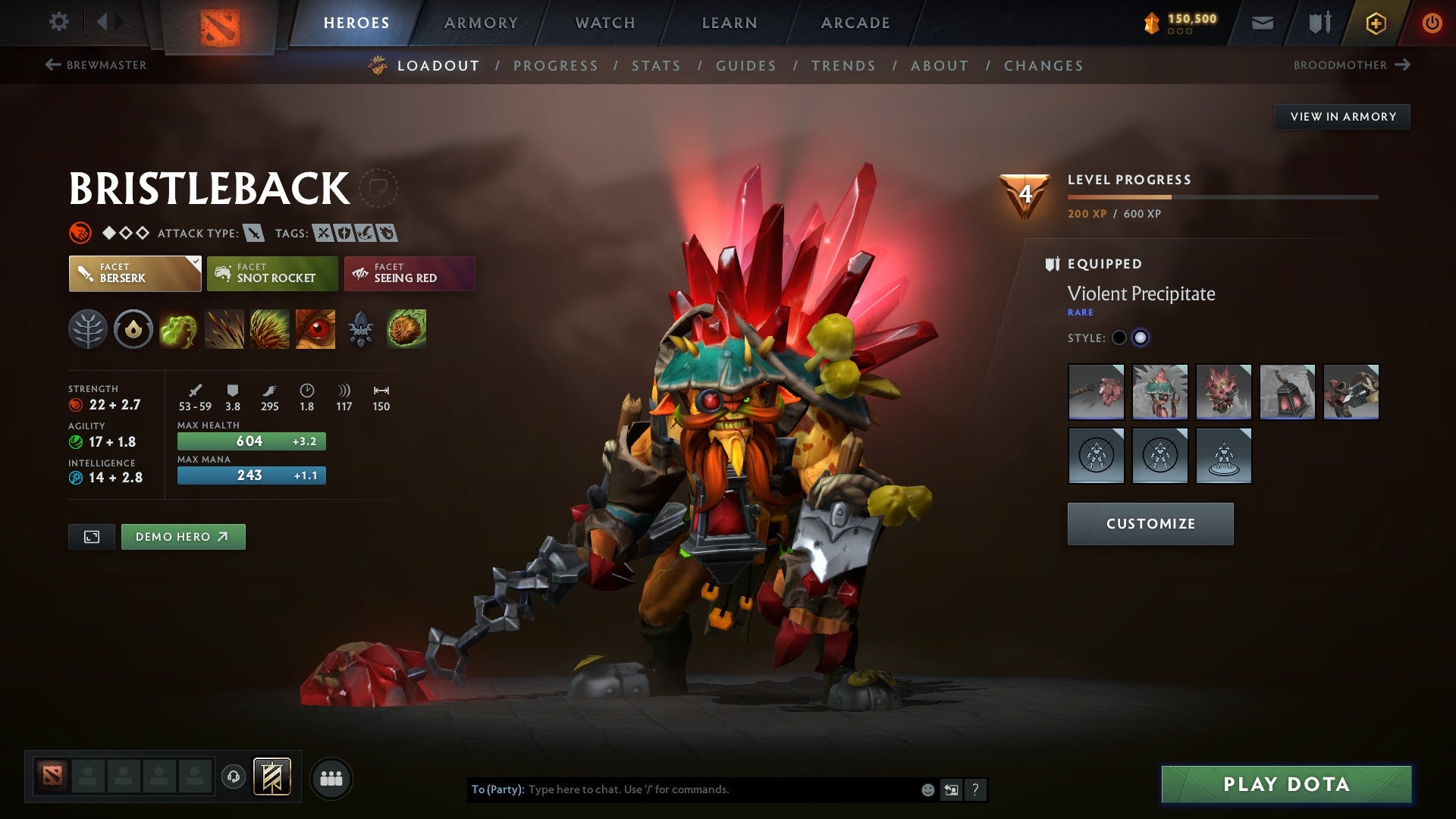
Task: Open the Quill Spray ability icon
Action: coord(223,329)
